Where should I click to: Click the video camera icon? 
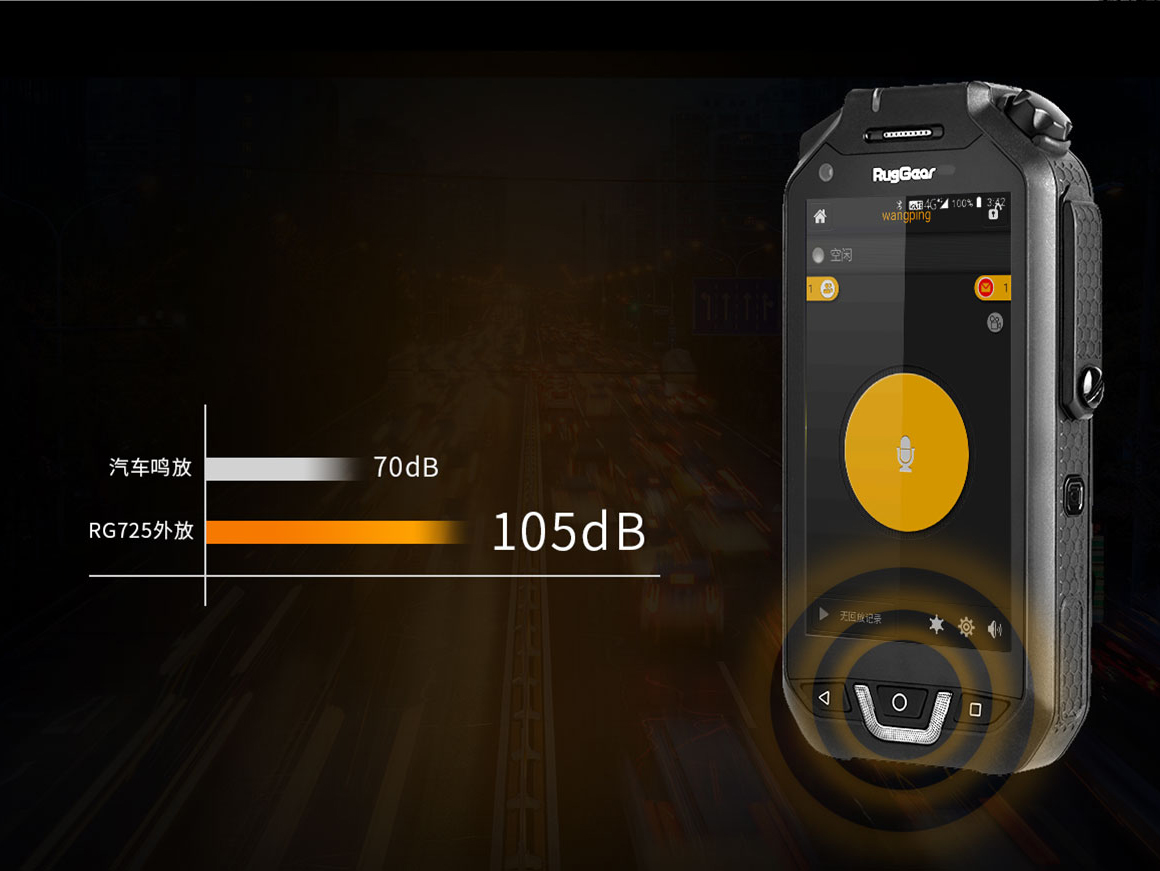tap(995, 322)
